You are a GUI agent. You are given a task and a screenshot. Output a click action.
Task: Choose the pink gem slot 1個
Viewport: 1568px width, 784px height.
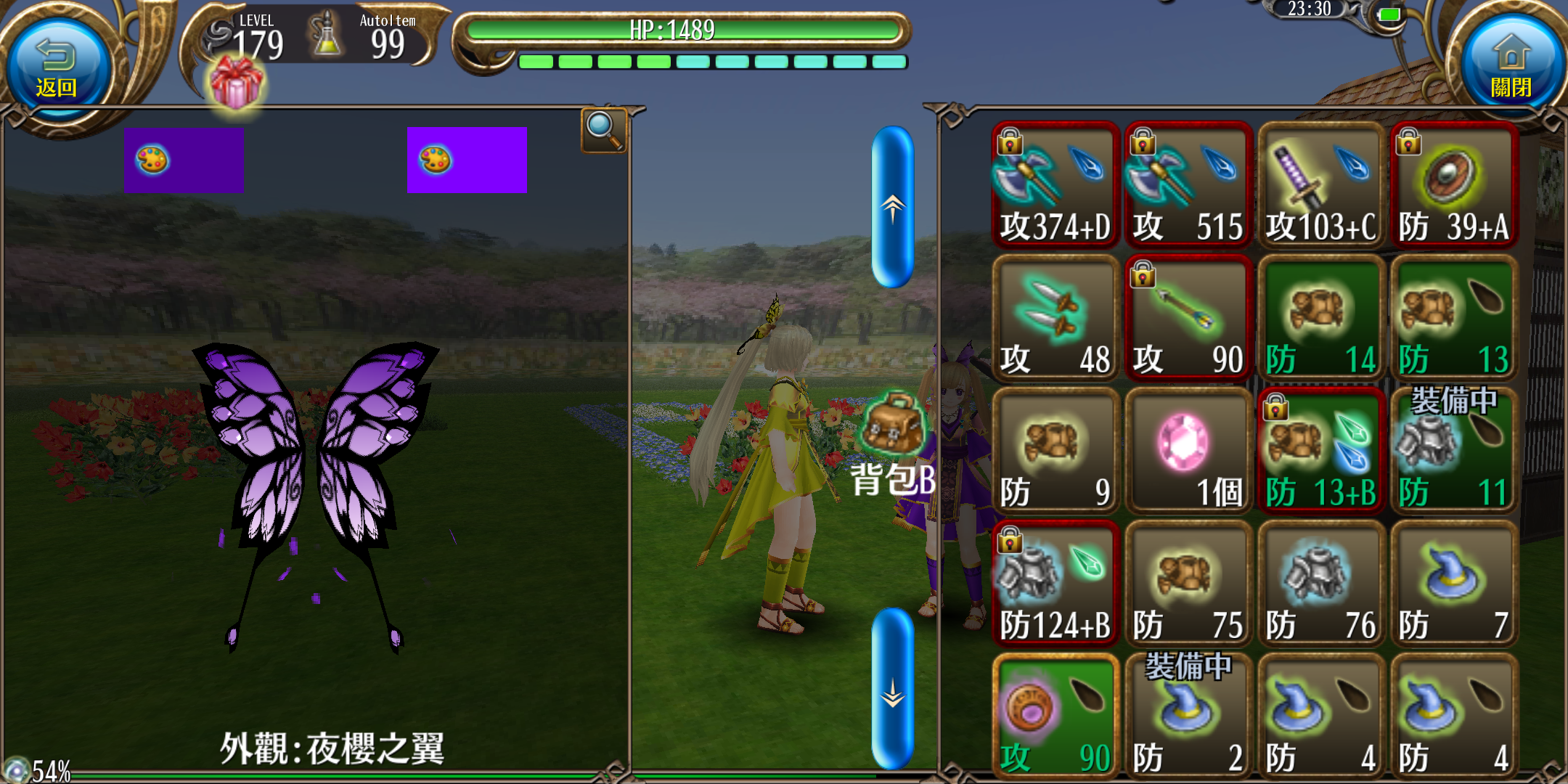[x=1188, y=451]
